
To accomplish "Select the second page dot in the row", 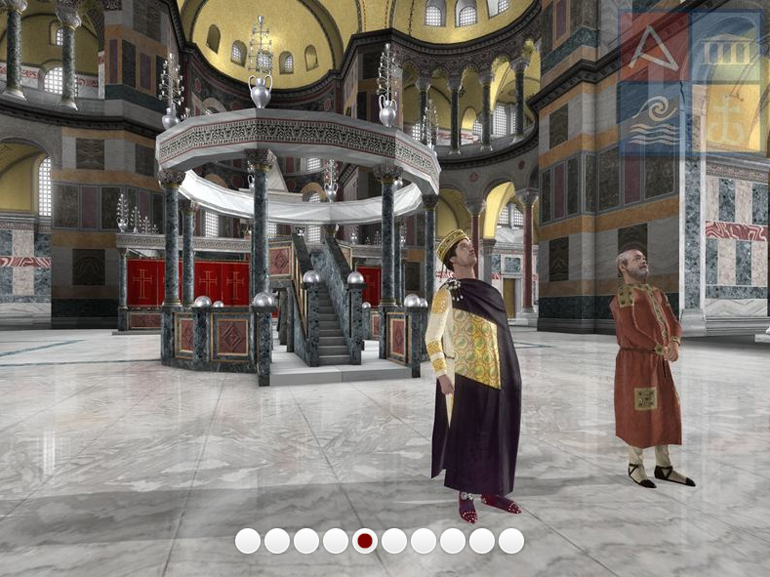I will pyautogui.click(x=277, y=541).
